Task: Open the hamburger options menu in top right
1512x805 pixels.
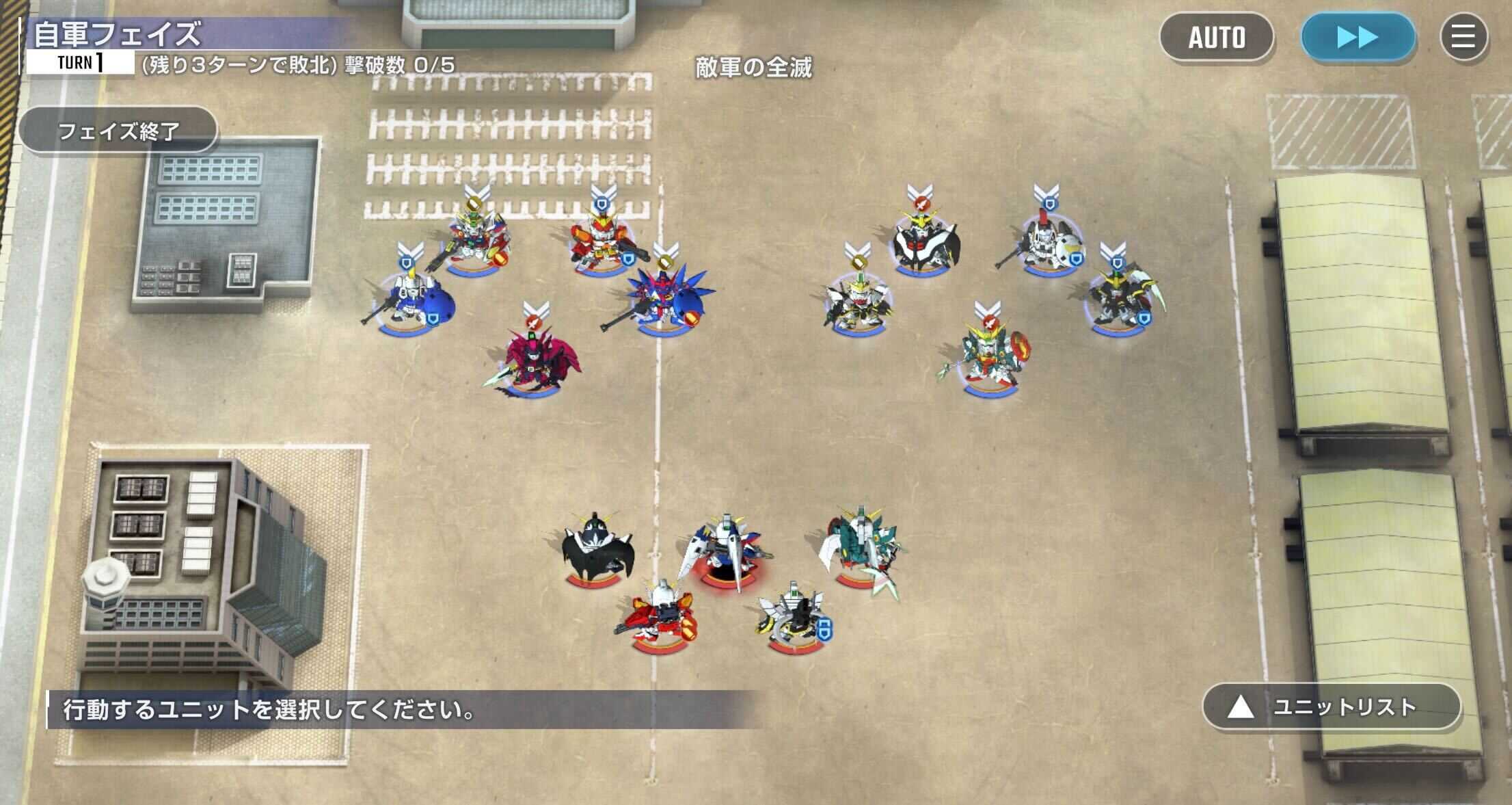Action: pyautogui.click(x=1463, y=38)
